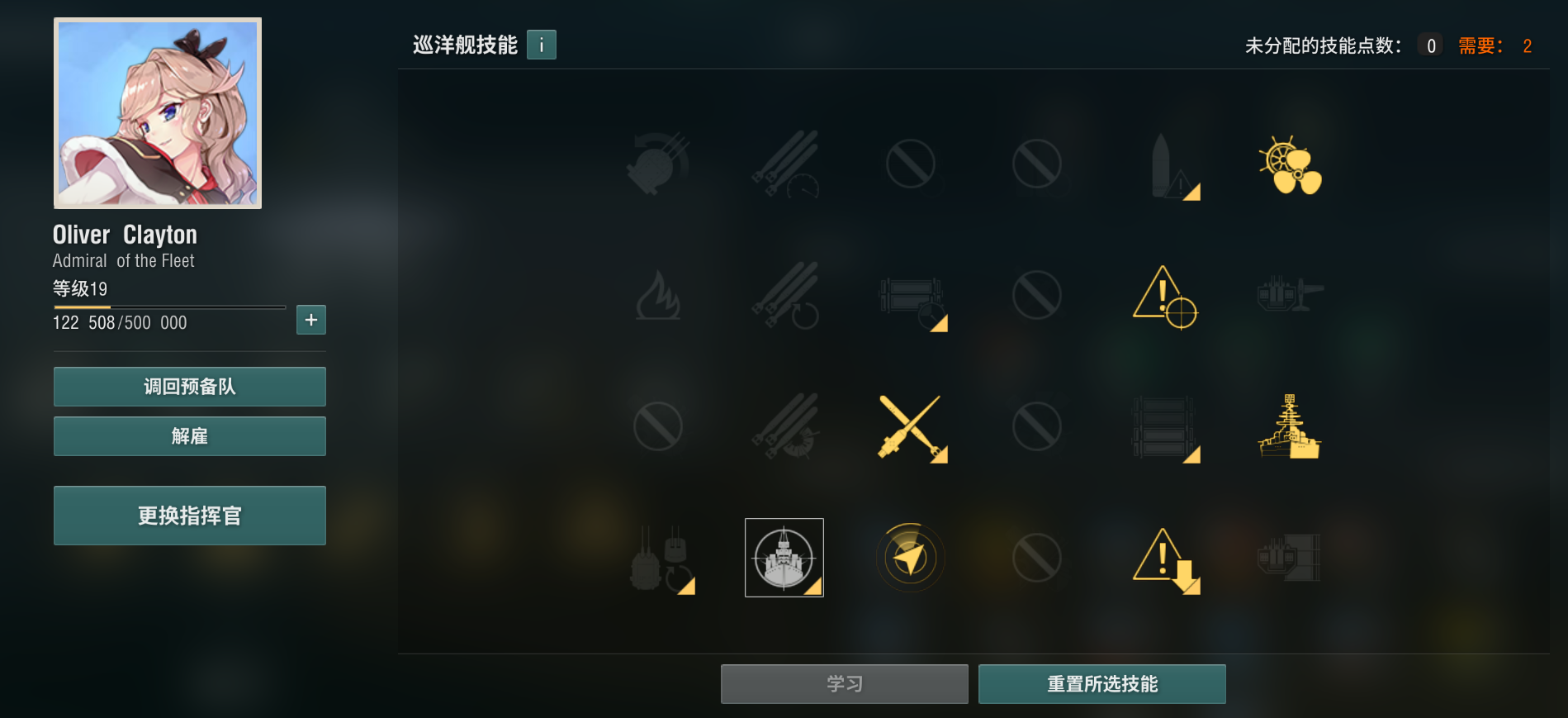Click the 调回预备队 button
Image resolution: width=1568 pixels, height=718 pixels.
click(189, 386)
